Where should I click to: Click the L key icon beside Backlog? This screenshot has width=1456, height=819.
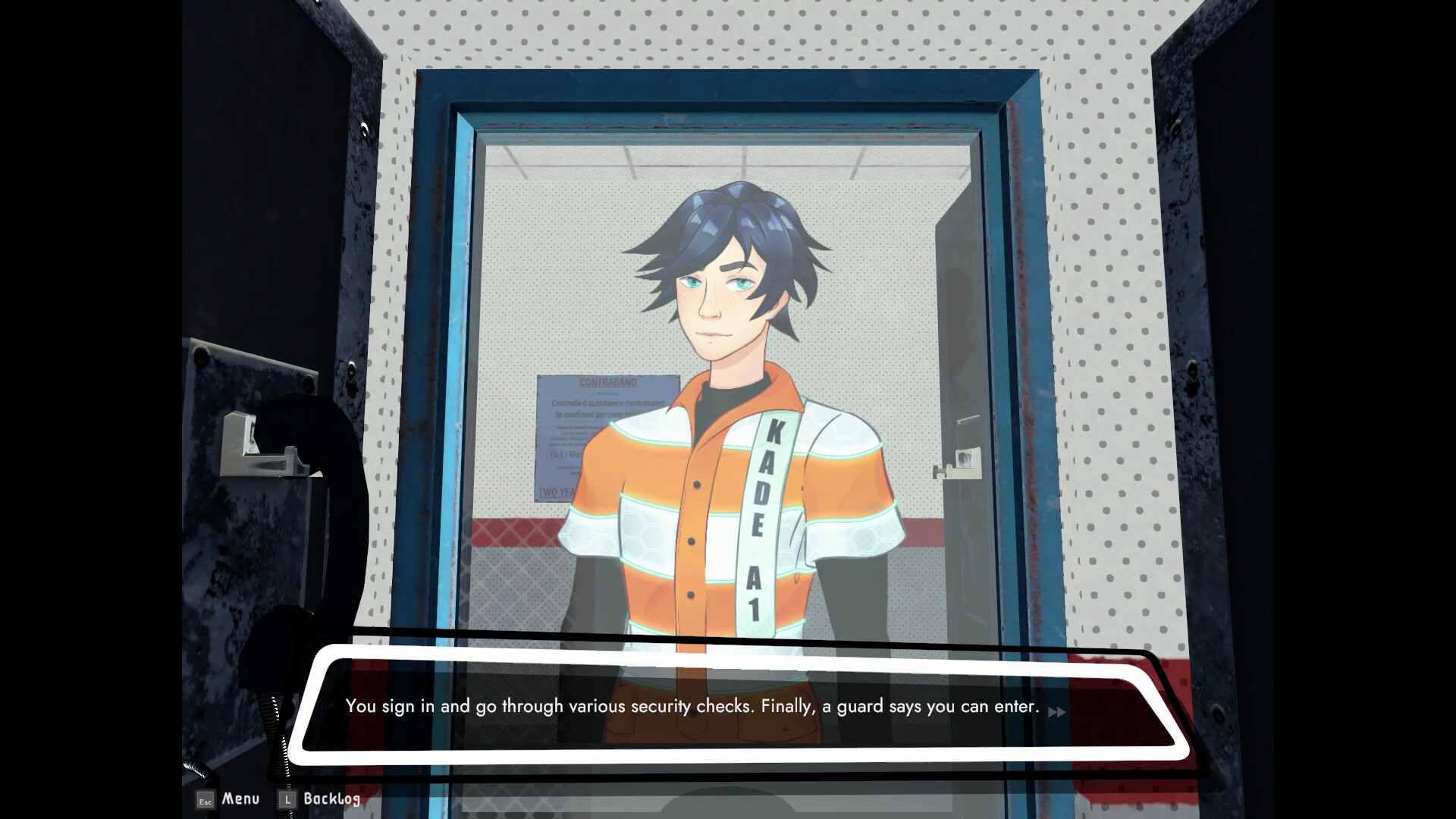coord(286,799)
